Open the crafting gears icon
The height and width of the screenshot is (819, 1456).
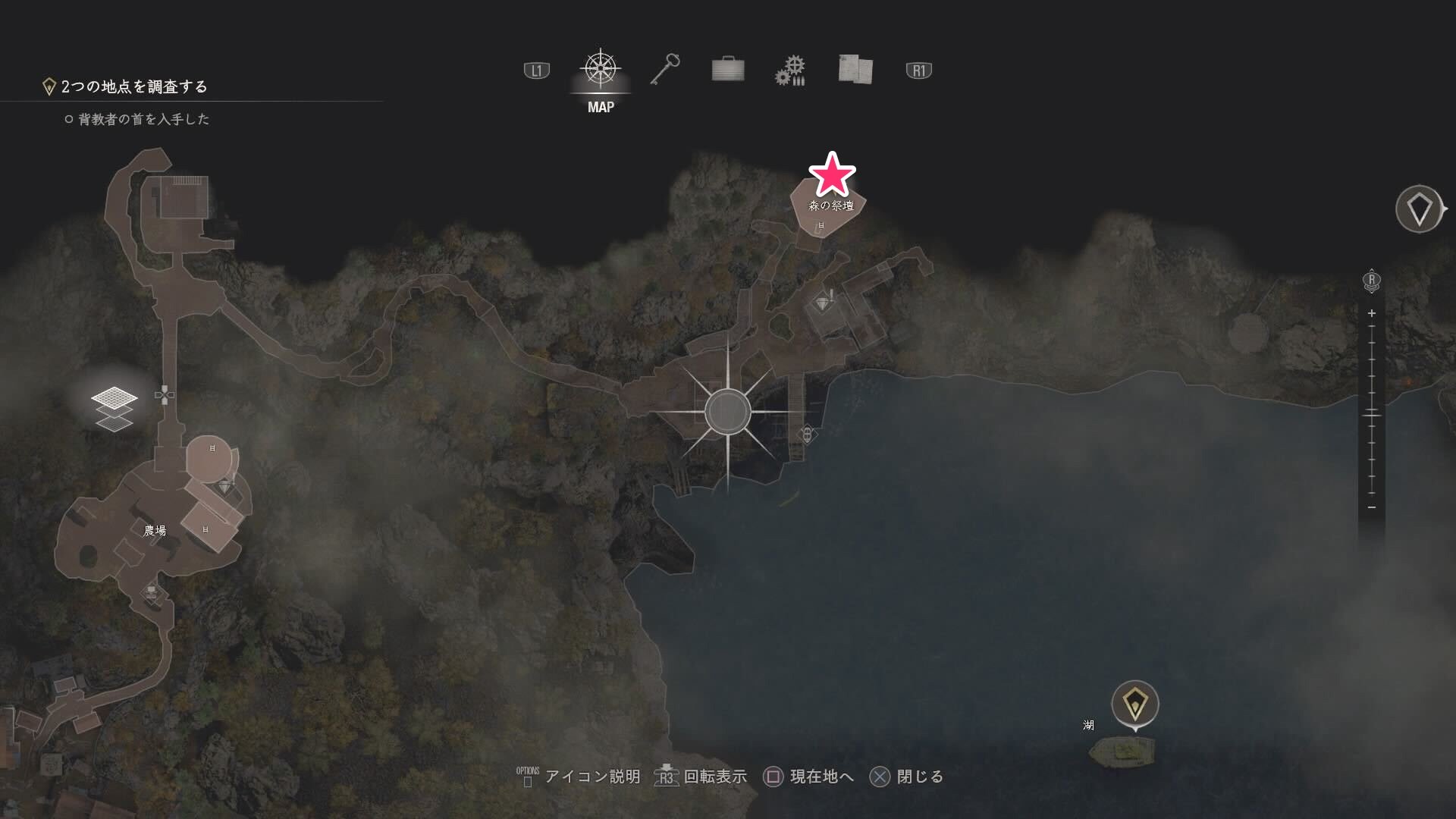tap(790, 69)
